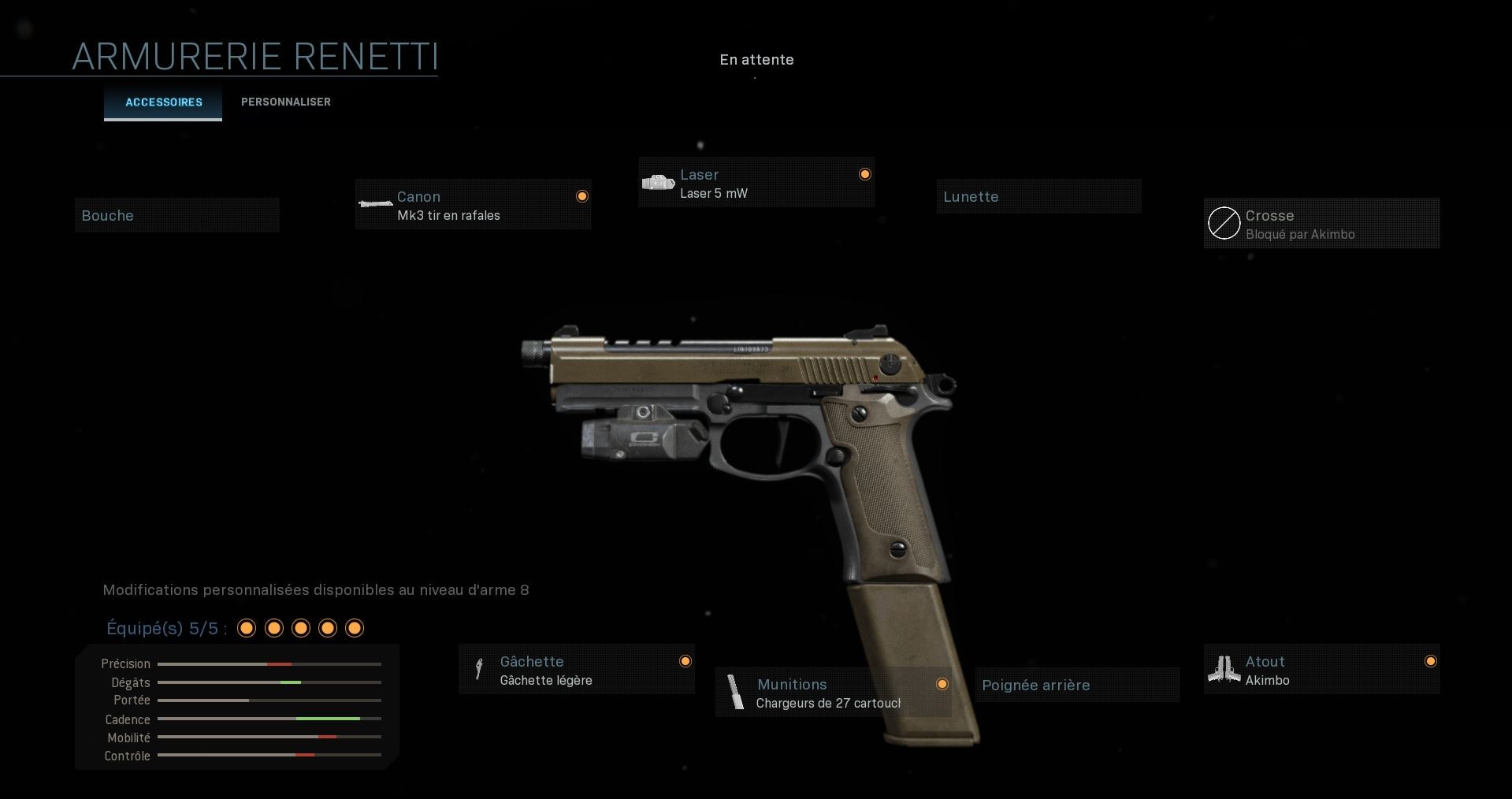
Task: Open the Munitions chargeurs de 27 cartouches slot
Action: point(833,693)
